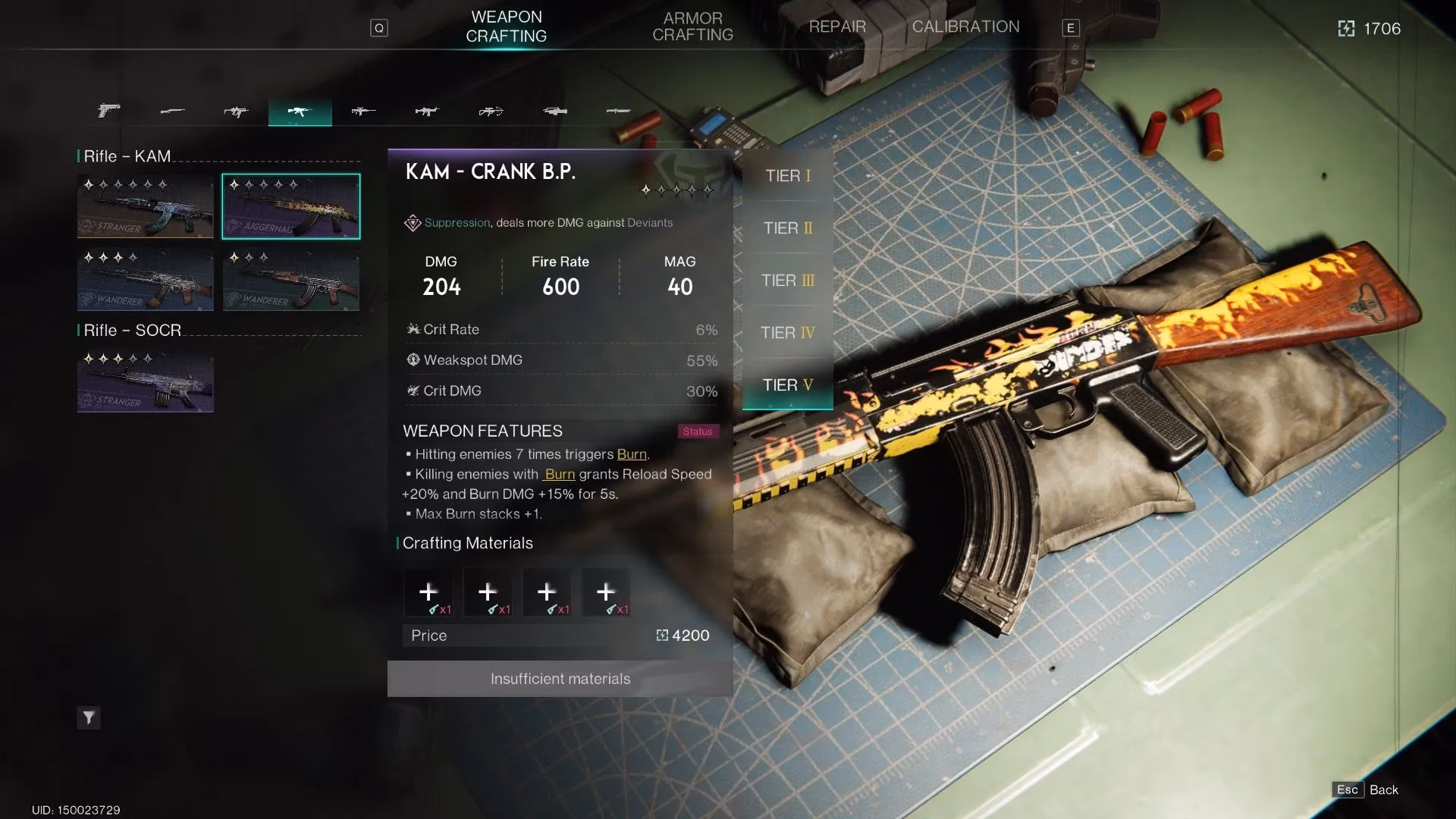Choose Tier II variant

(788, 228)
